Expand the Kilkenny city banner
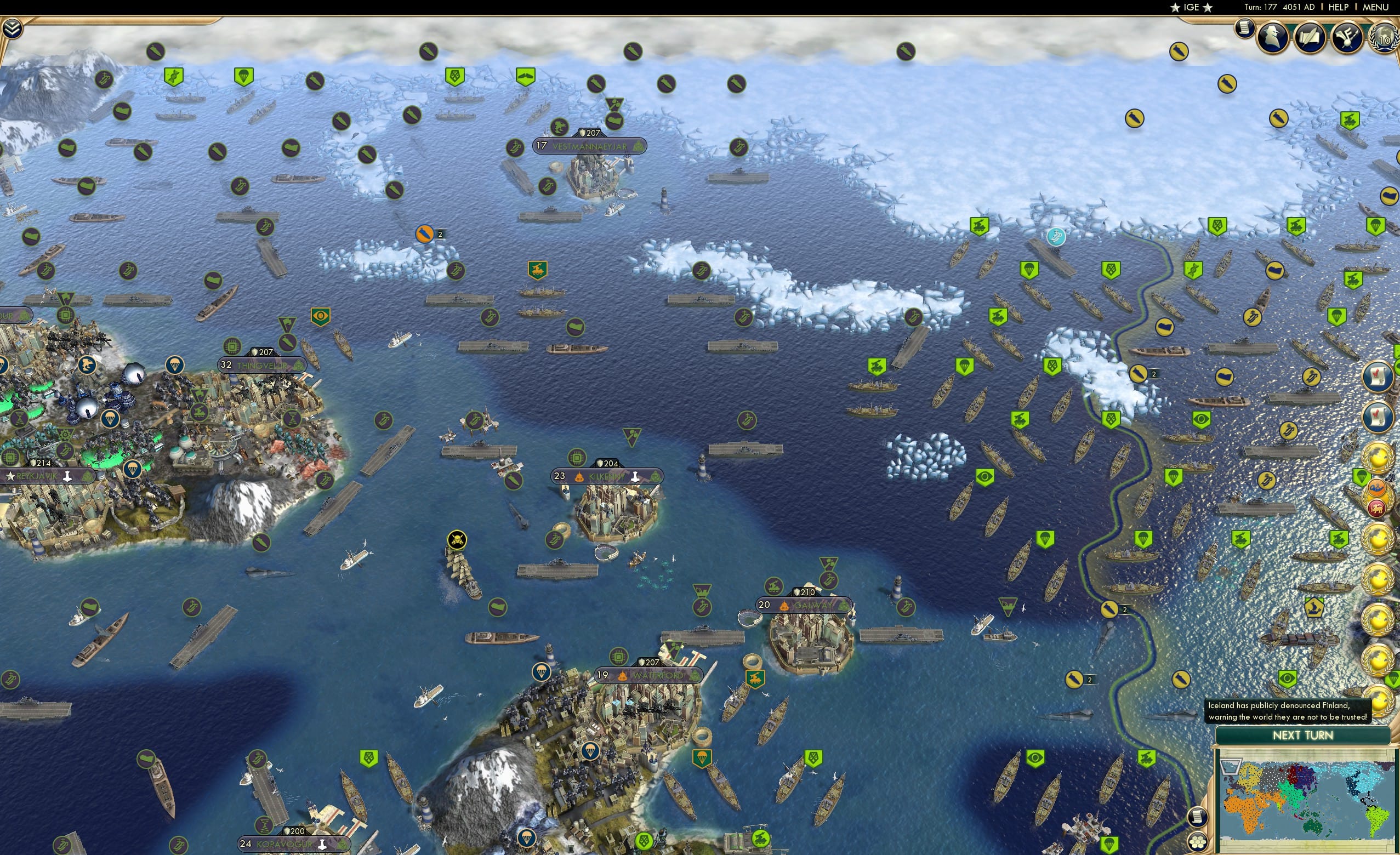Screen dimensions: 1400x855 (x=608, y=476)
